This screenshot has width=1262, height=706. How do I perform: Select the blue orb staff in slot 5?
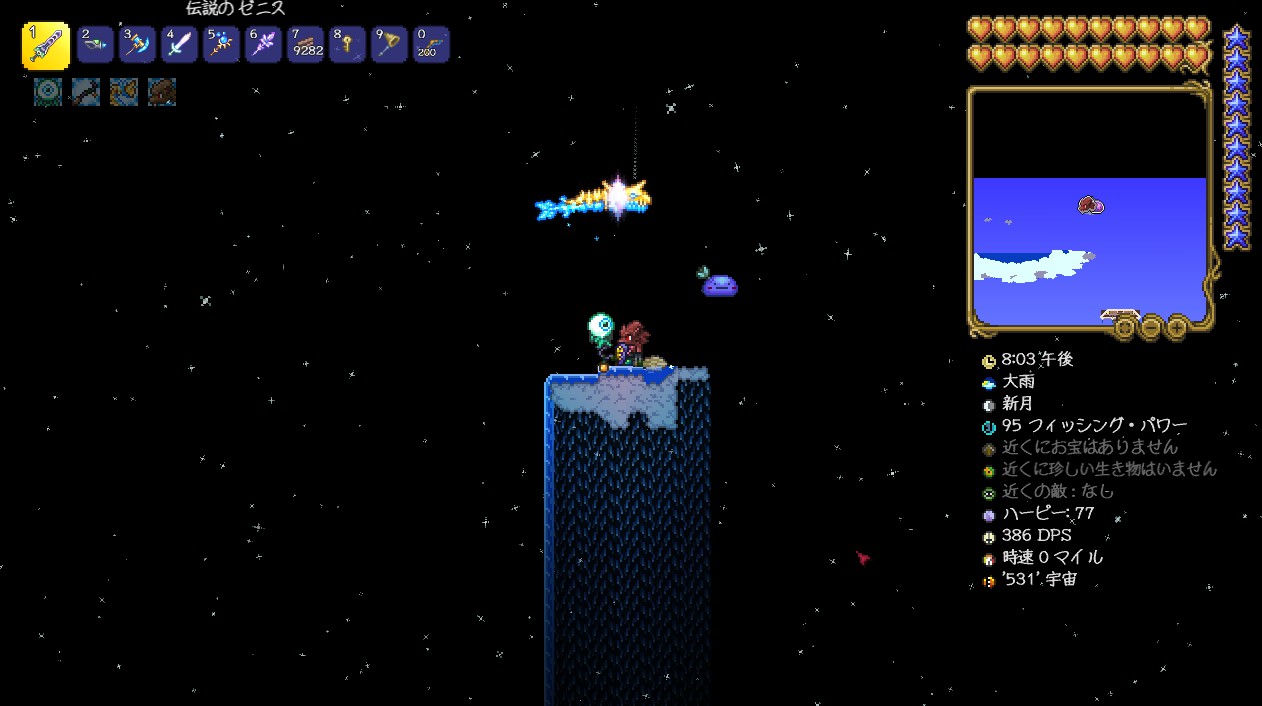point(221,45)
